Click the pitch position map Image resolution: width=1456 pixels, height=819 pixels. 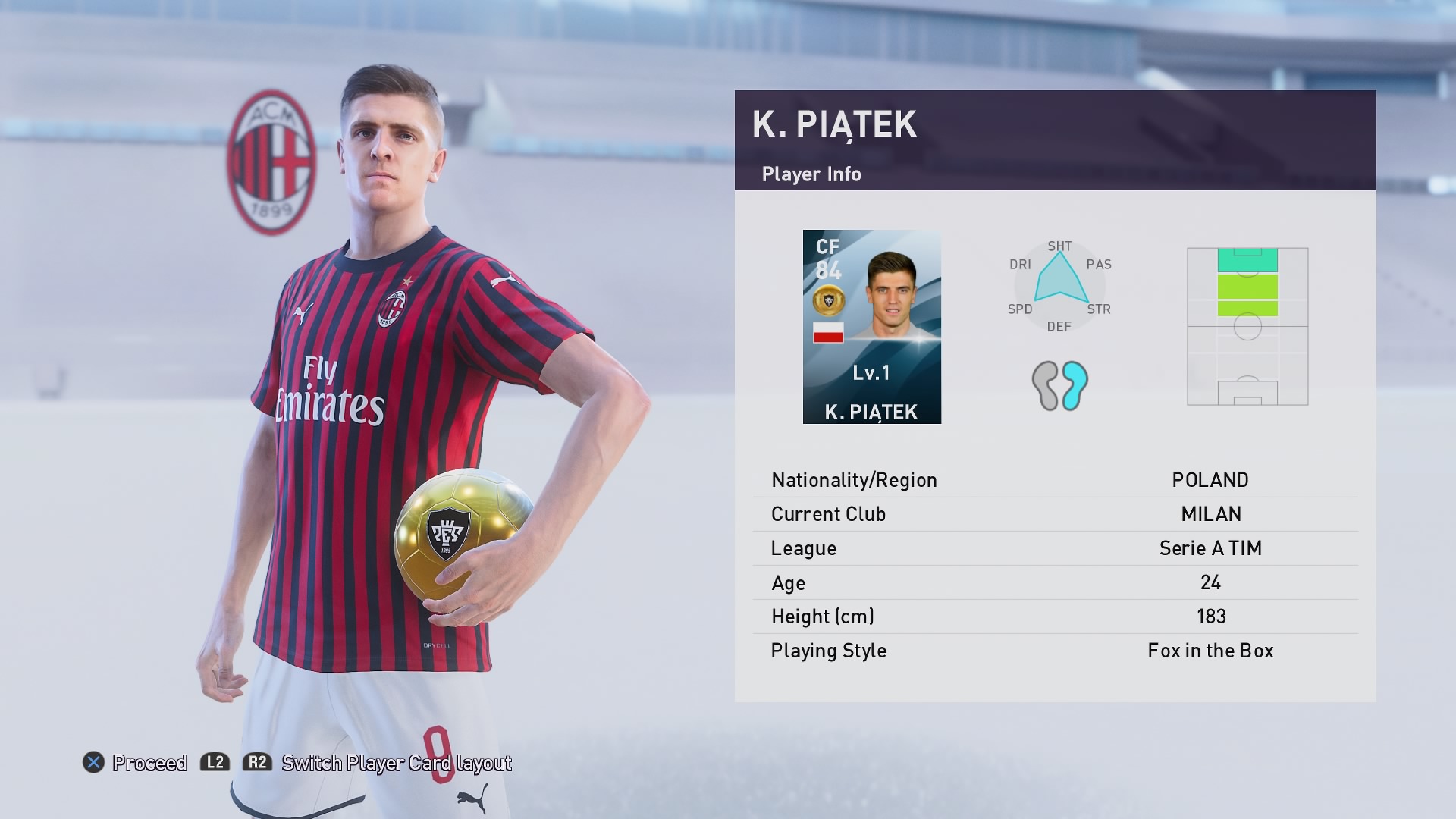(1247, 326)
